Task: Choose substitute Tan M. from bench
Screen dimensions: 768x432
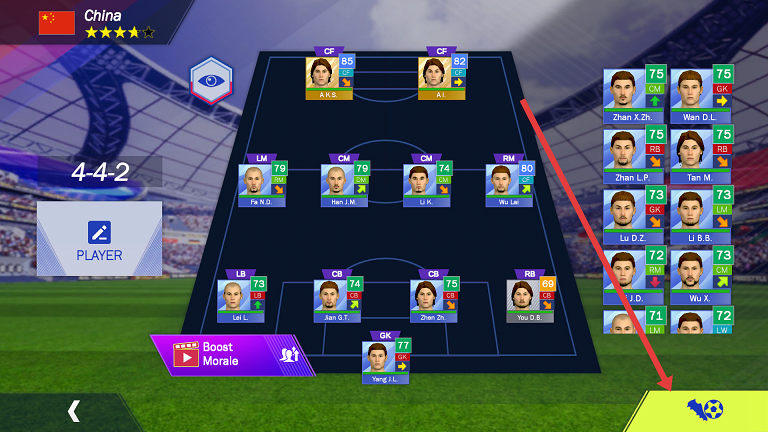Action: (x=701, y=153)
